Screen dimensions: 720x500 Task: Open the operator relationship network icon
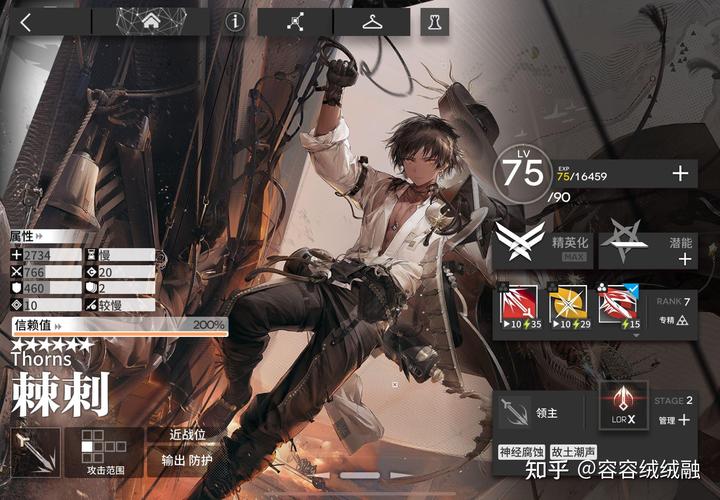click(295, 22)
